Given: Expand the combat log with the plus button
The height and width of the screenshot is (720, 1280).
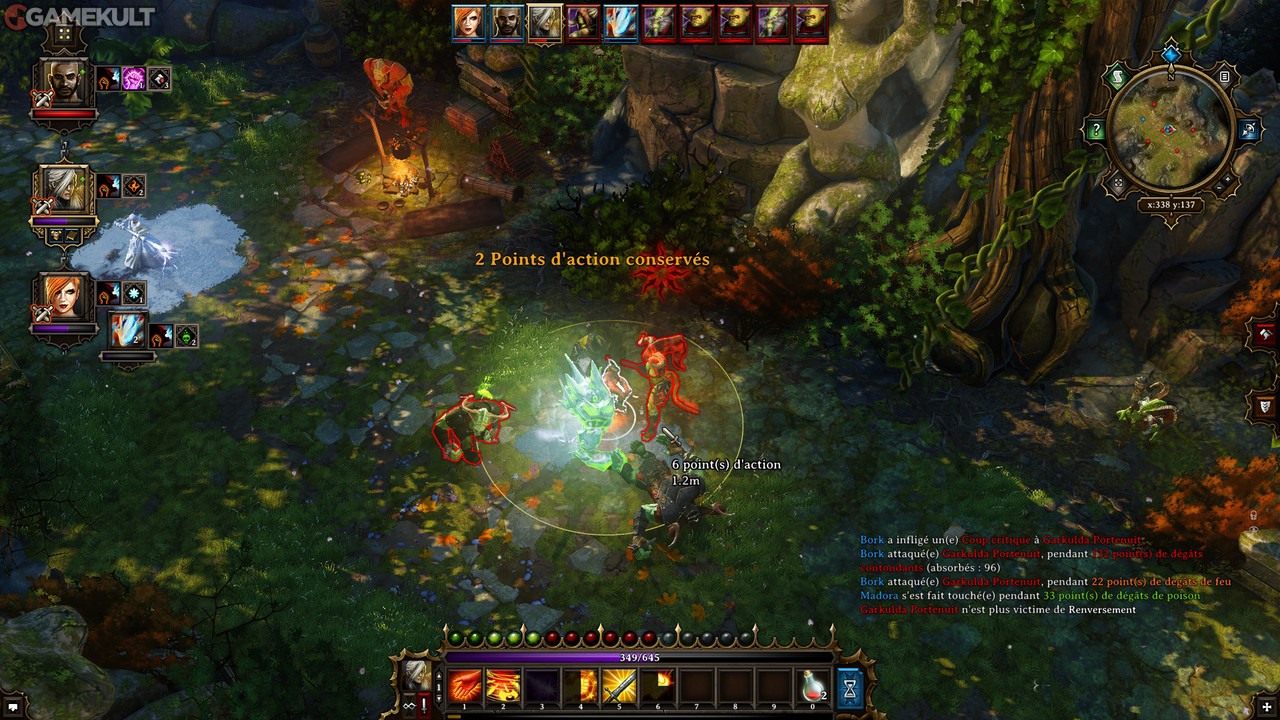Looking at the screenshot, I should pyautogui.click(x=1263, y=706).
